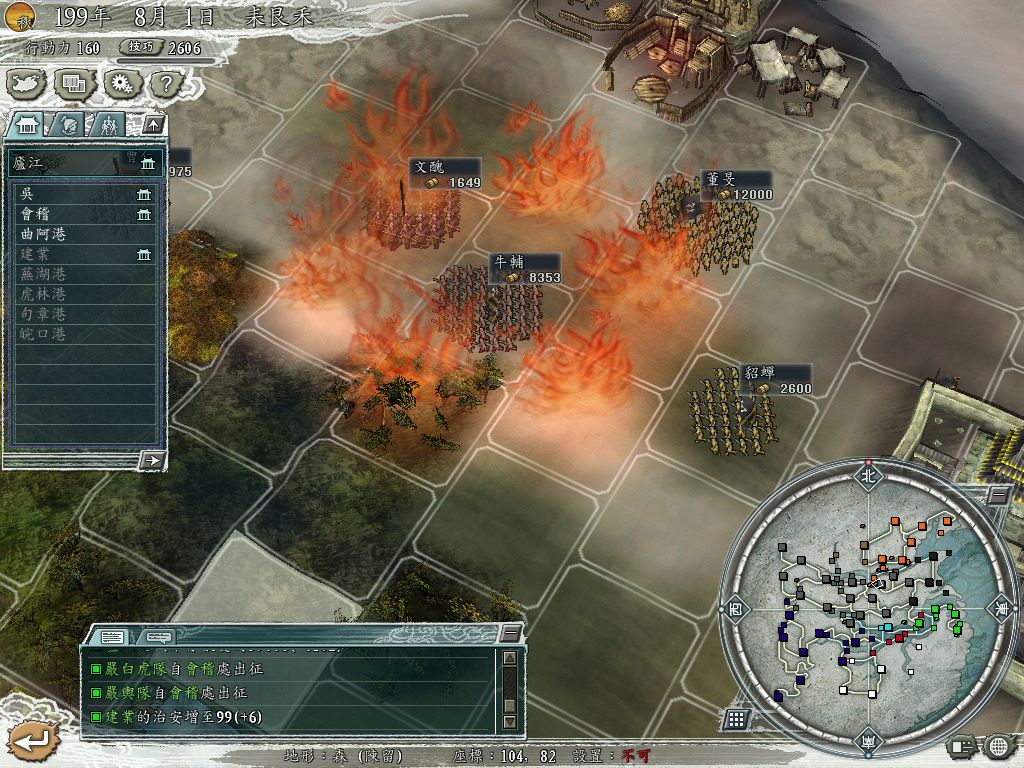Go to next list page arrow
Image resolution: width=1024 pixels, height=768 pixels.
[x=153, y=460]
